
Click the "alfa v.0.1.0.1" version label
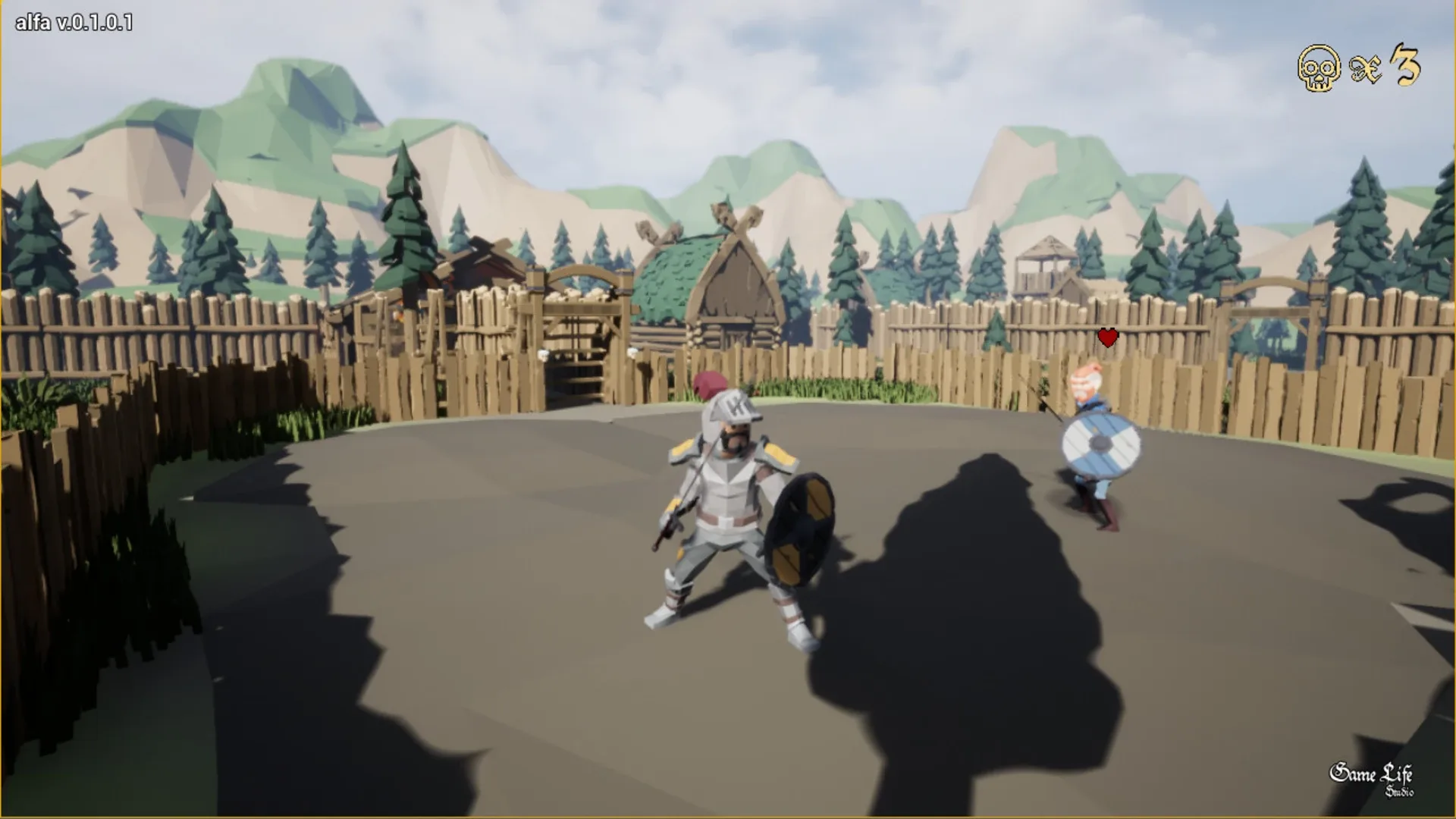72,23
